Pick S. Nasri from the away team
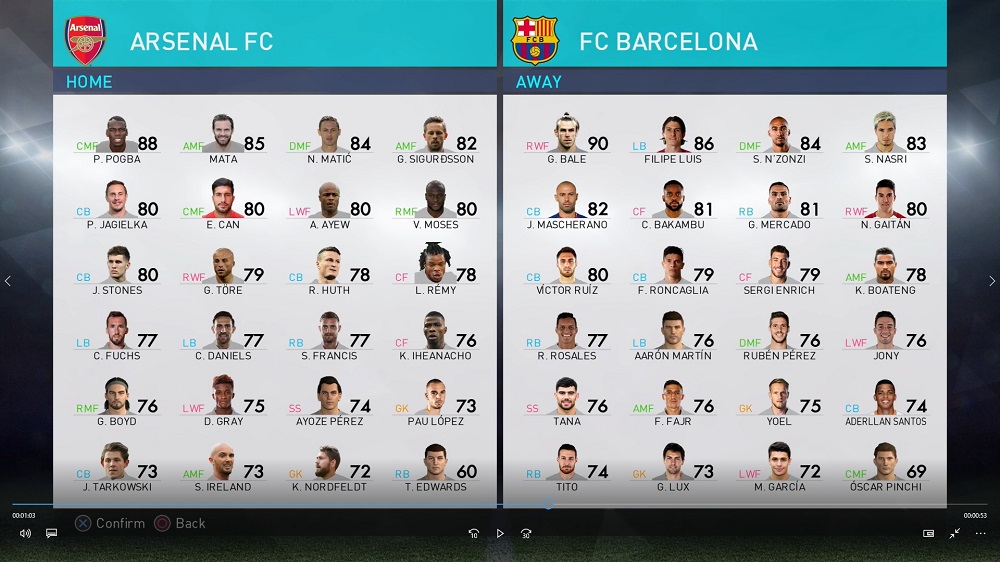Screen dimensions: 1000x562 point(885,139)
